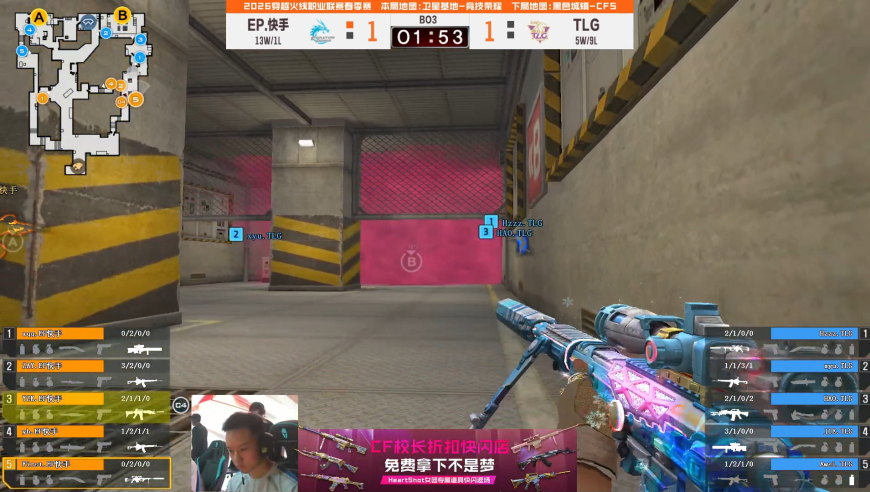The width and height of the screenshot is (870, 492).
Task: Click the C4 carrier badge
Action: coord(180,405)
